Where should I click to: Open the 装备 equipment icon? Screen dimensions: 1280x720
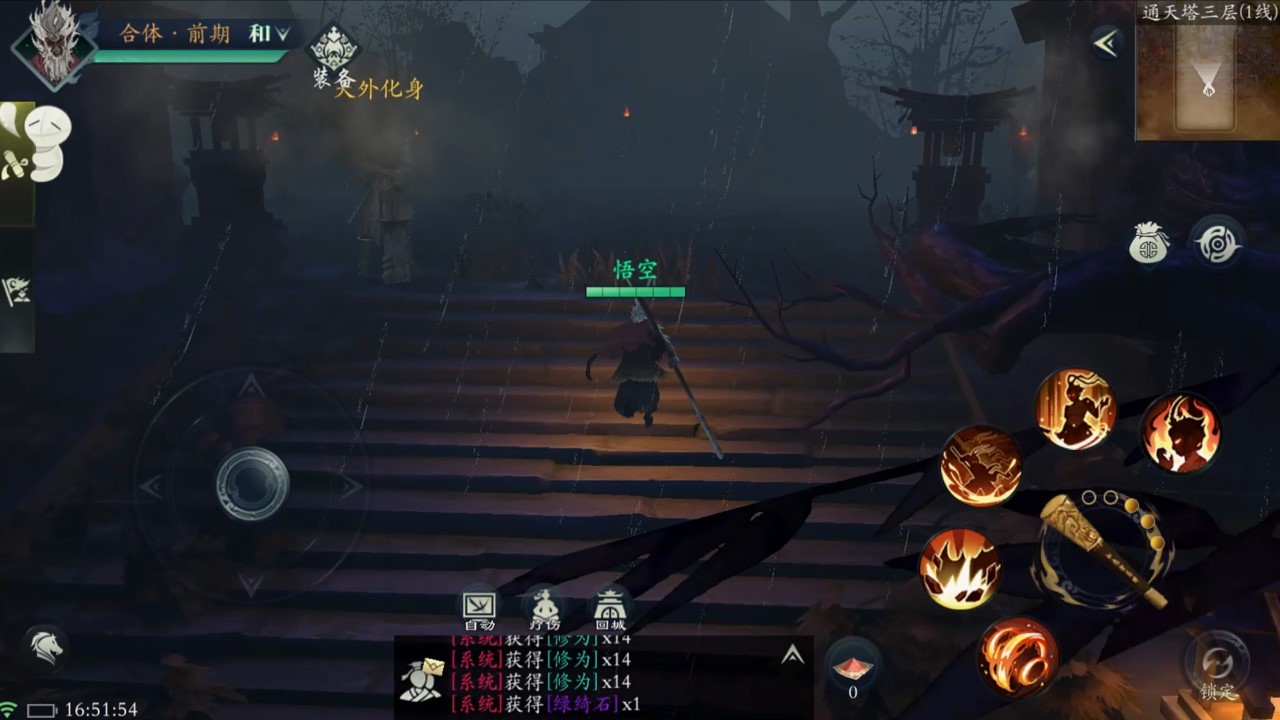(x=333, y=52)
